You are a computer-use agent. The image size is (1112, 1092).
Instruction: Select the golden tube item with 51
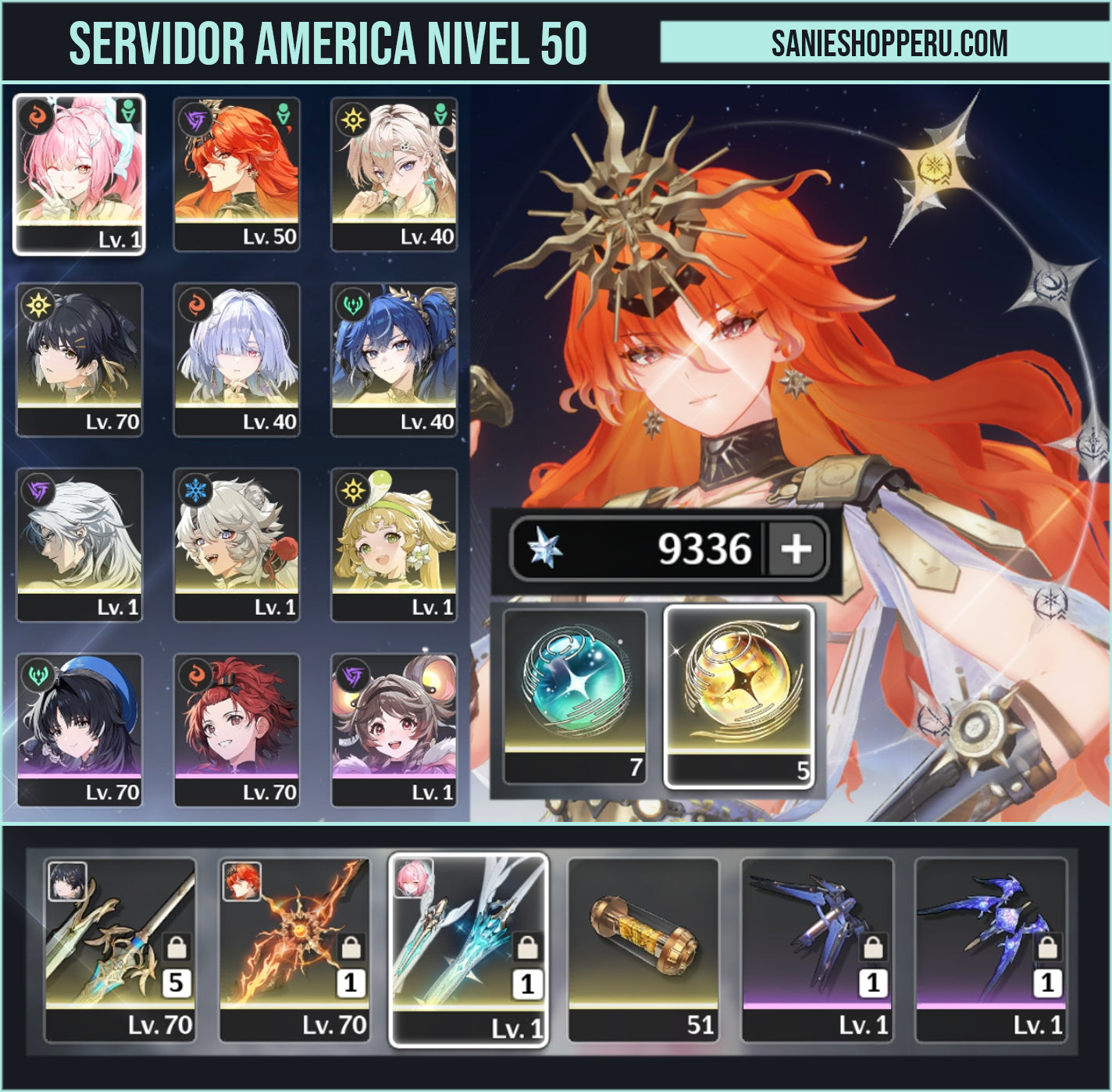pos(643,949)
